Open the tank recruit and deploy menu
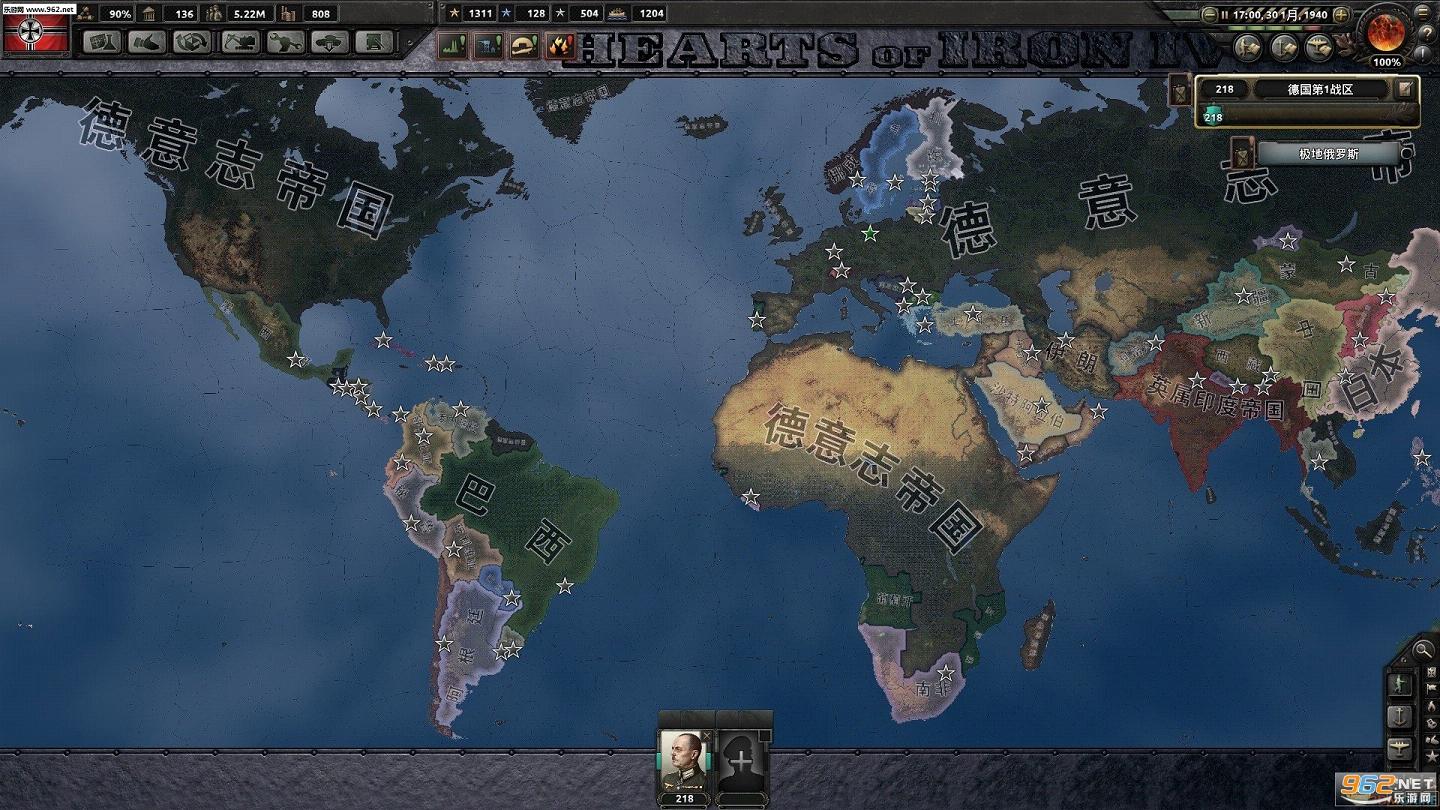 pos(330,42)
